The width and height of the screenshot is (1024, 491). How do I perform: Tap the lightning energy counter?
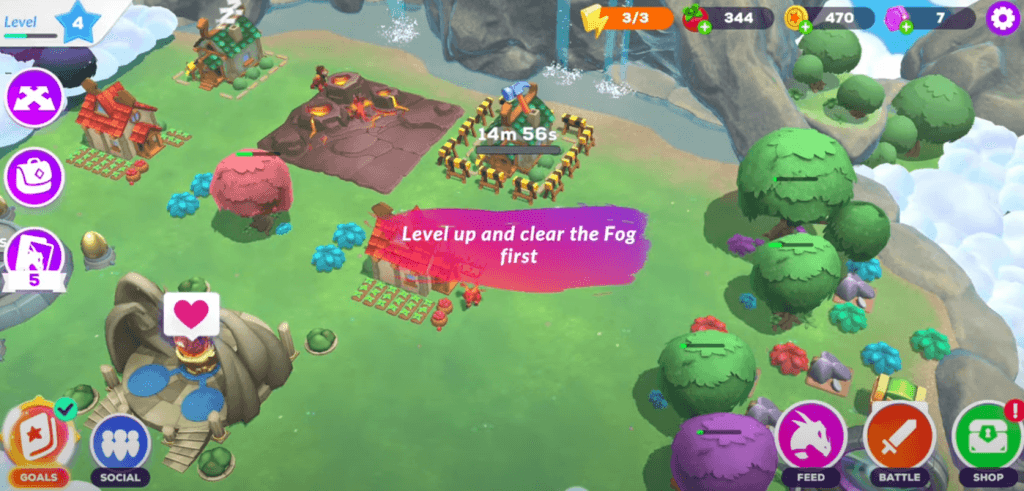coord(628,19)
